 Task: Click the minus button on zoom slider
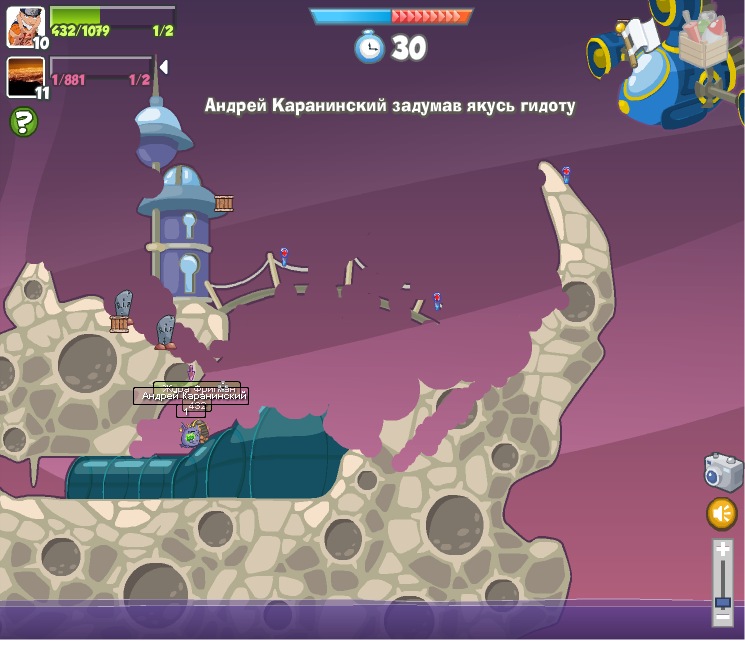pyautogui.click(x=722, y=617)
